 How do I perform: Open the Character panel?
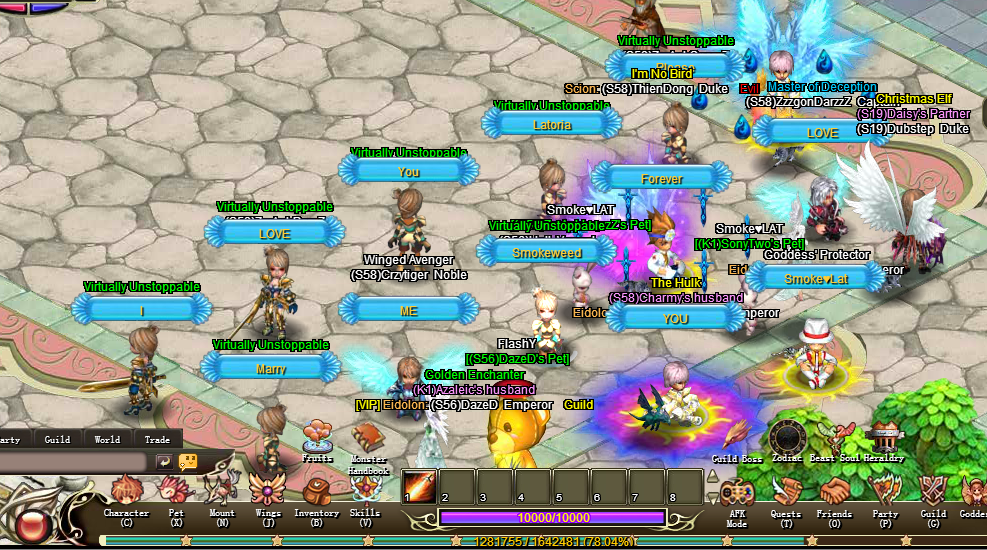click(126, 493)
